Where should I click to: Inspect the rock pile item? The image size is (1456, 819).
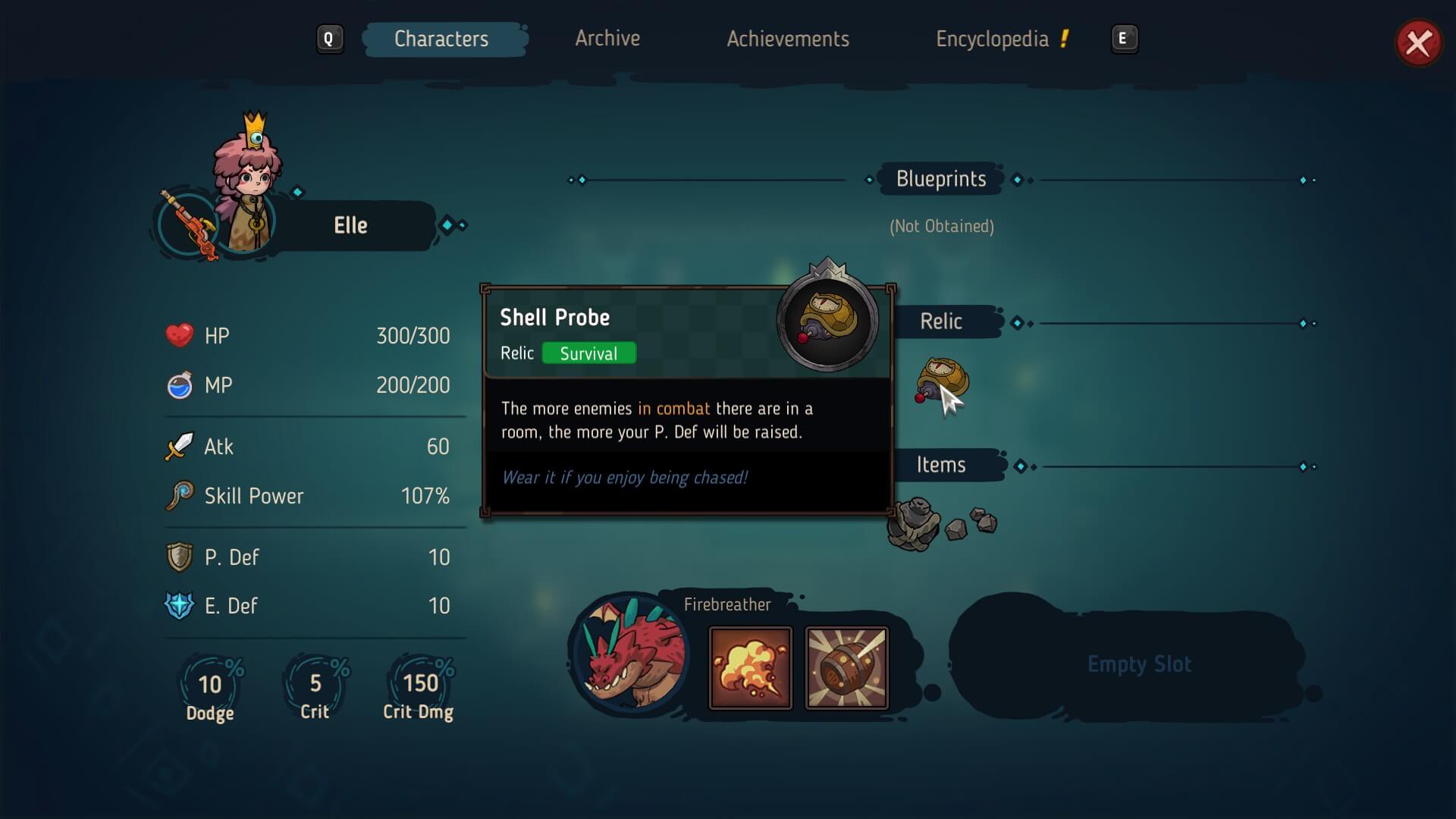[x=940, y=523]
